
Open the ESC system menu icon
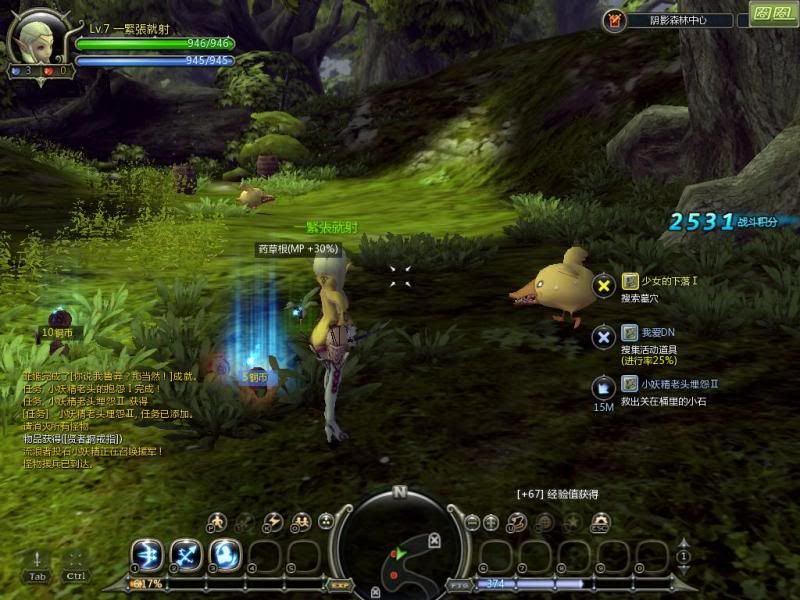tap(600, 522)
